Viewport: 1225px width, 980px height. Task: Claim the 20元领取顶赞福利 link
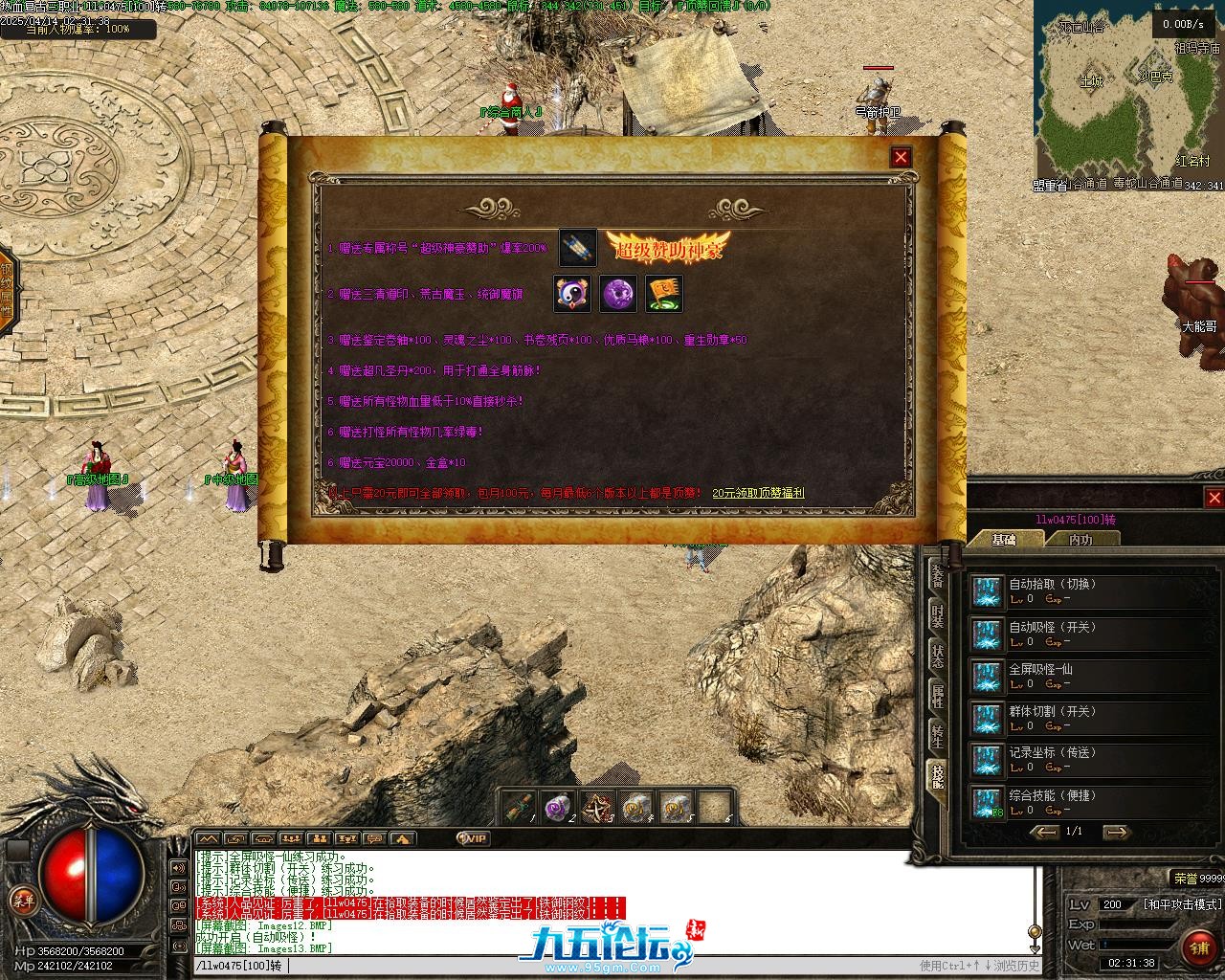pos(758,493)
